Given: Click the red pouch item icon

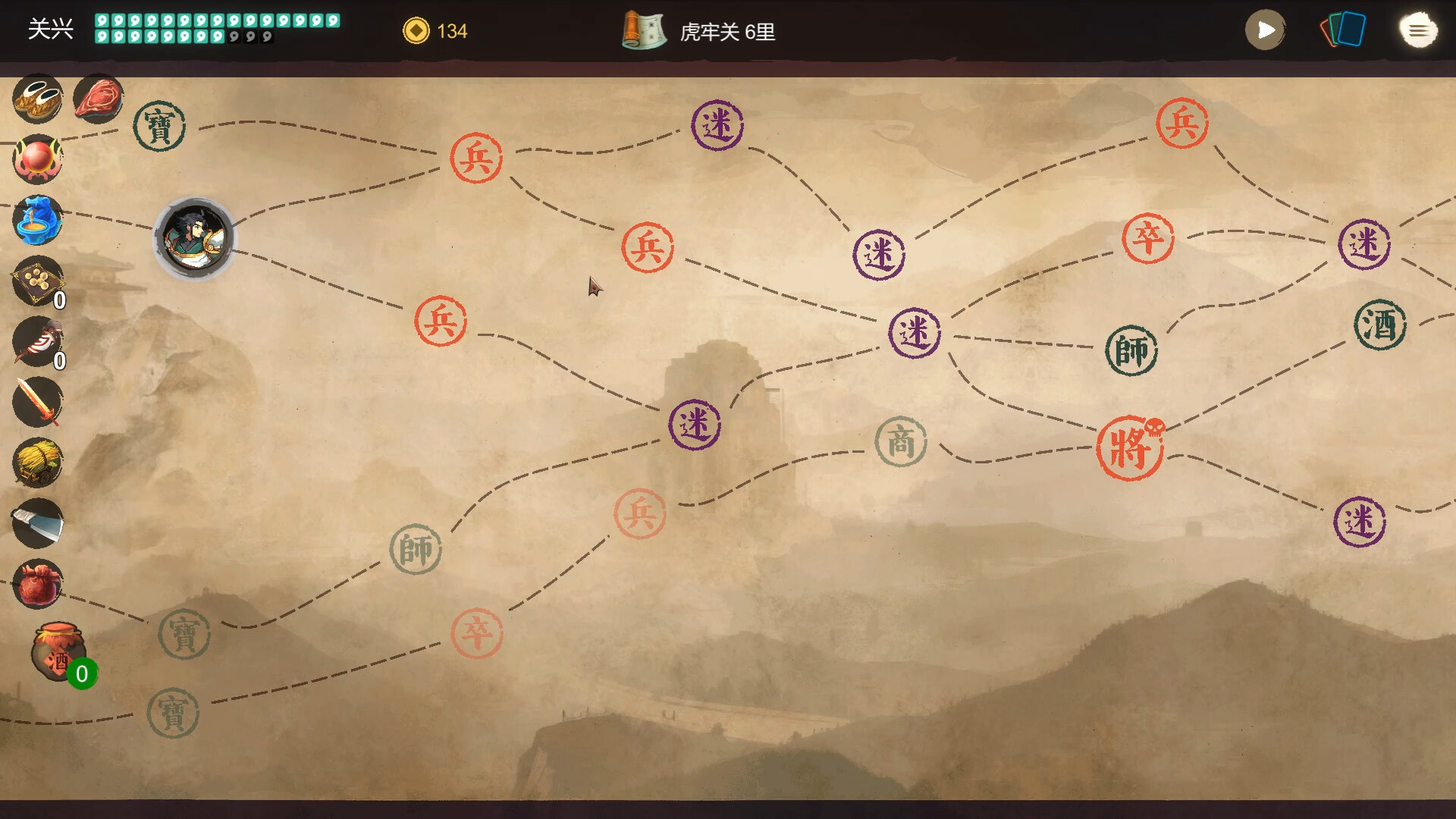Looking at the screenshot, I should 38,582.
